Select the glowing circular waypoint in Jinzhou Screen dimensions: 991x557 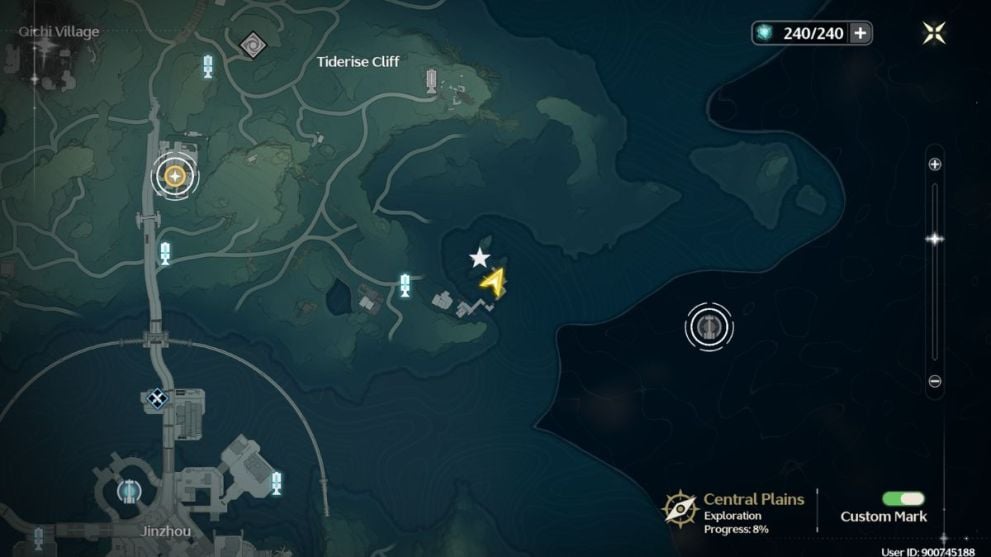(128, 491)
